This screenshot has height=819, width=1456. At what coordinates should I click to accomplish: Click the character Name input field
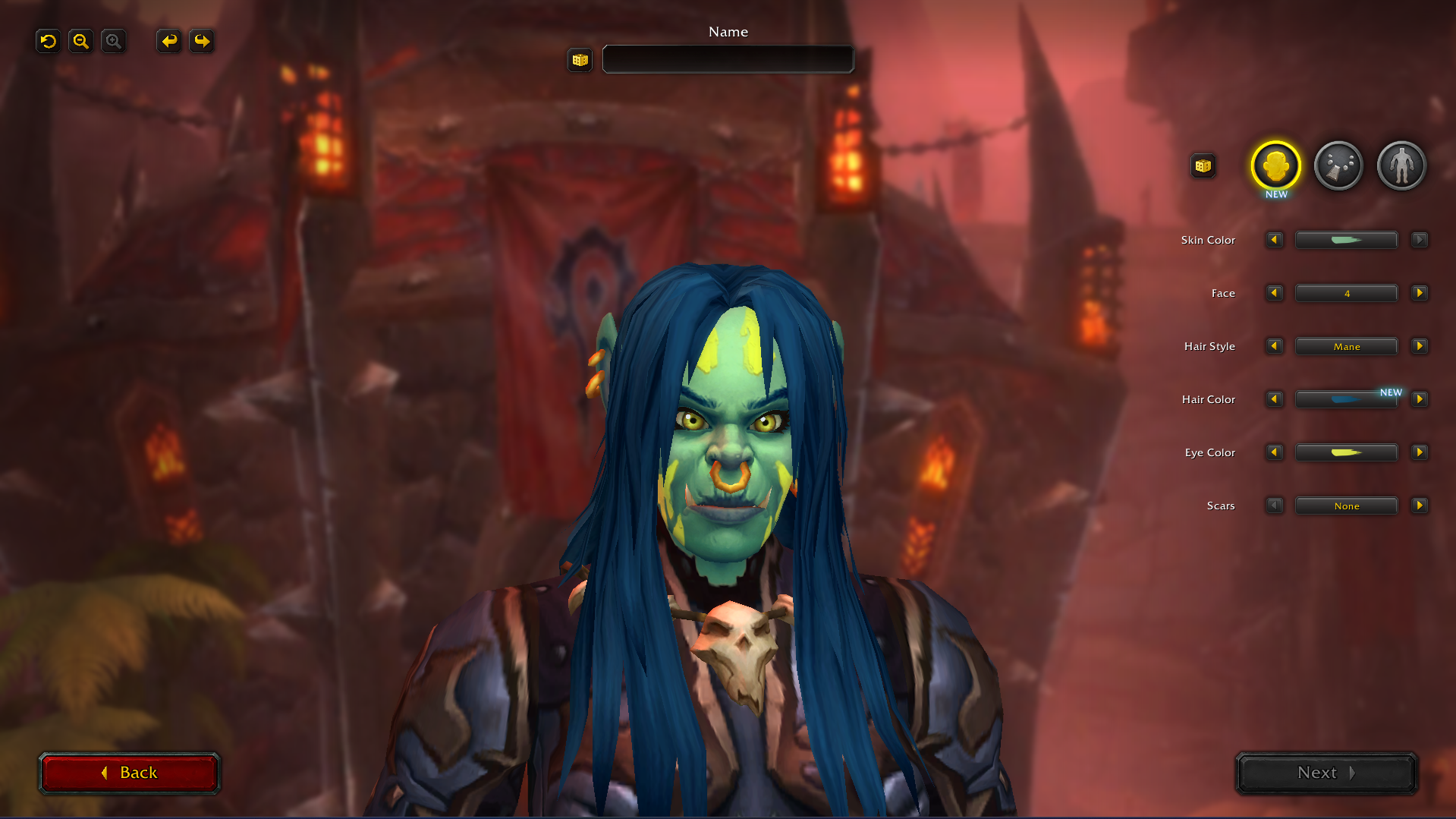(x=727, y=59)
